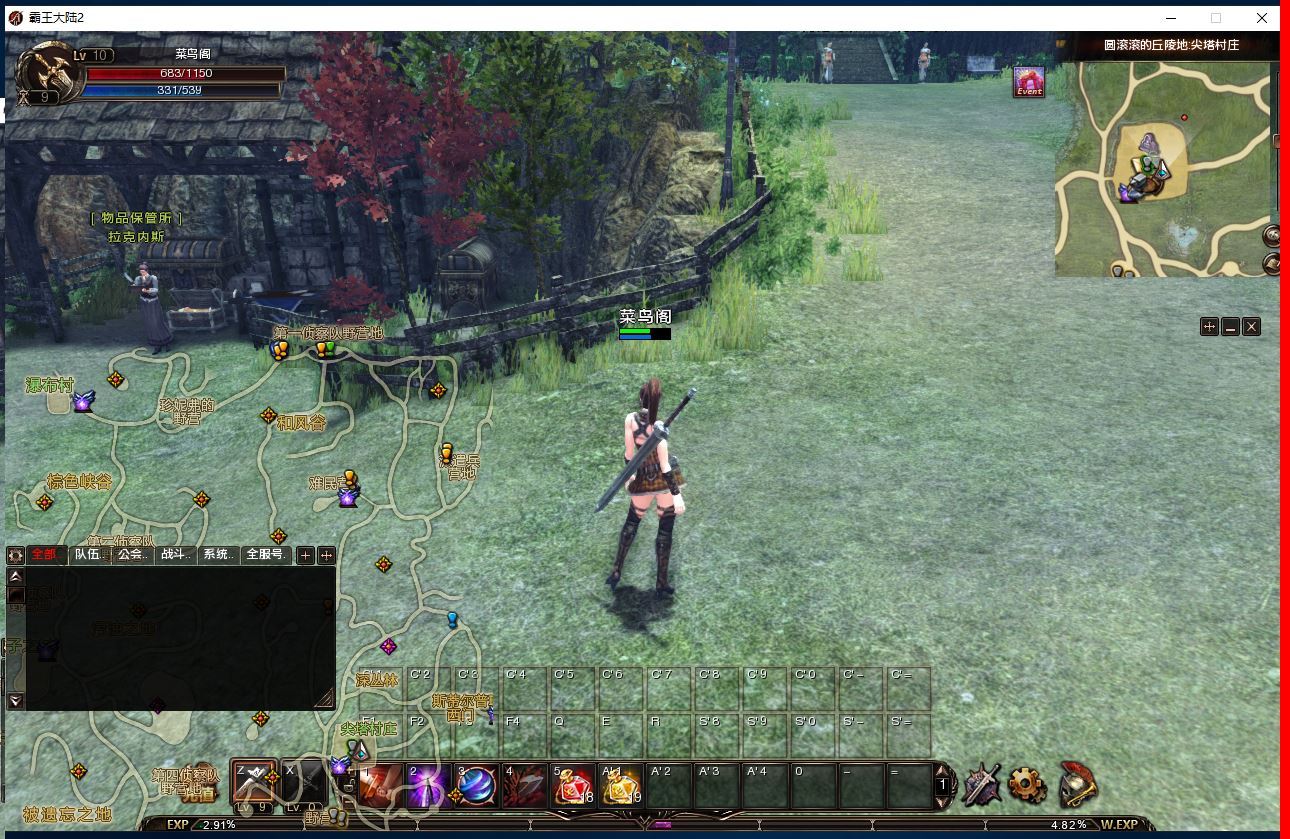Minimize the overlay map panel
The width and height of the screenshot is (1290, 839).
[1230, 327]
